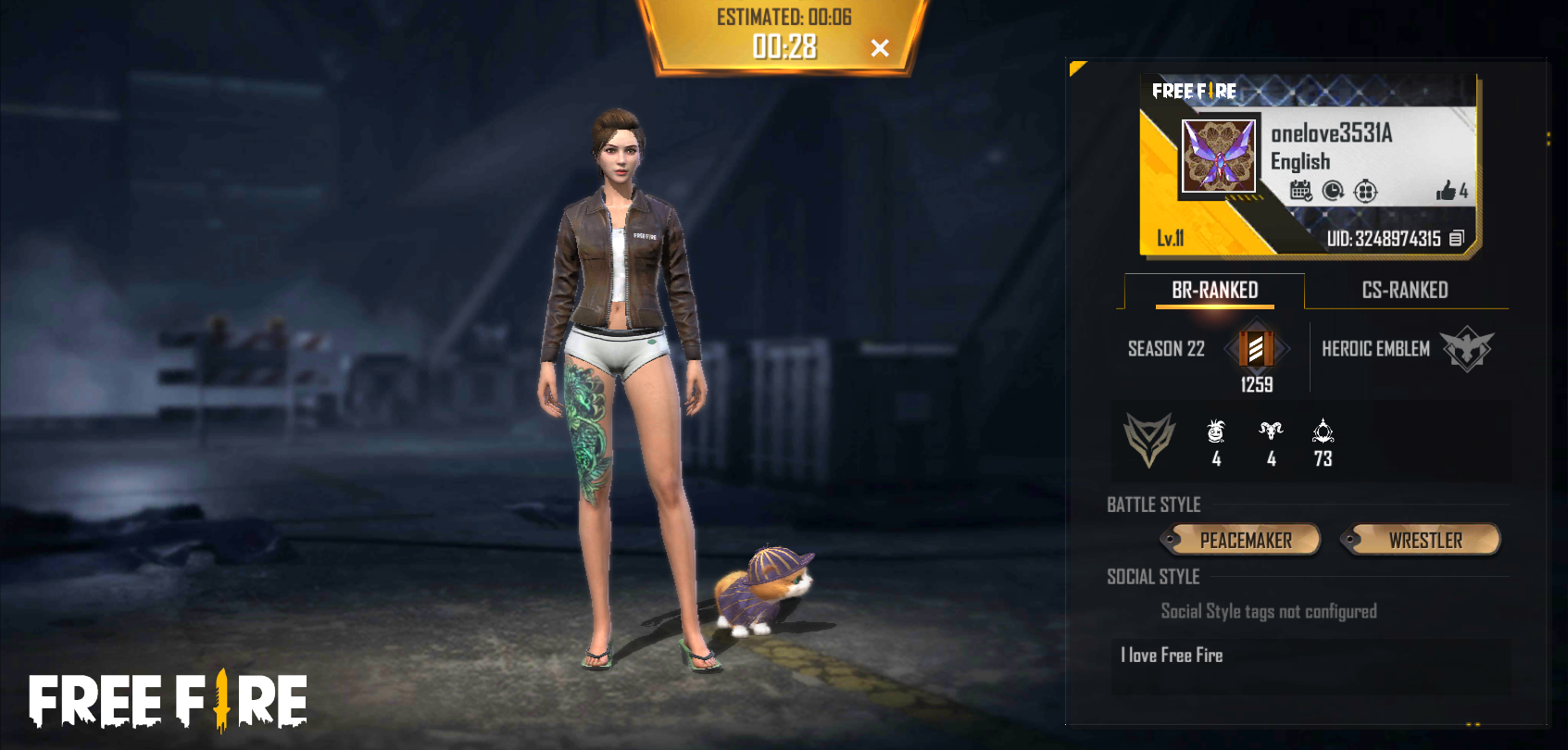This screenshot has width=1568, height=750.
Task: Click the calendar icon on the profile card
Action: [1300, 191]
